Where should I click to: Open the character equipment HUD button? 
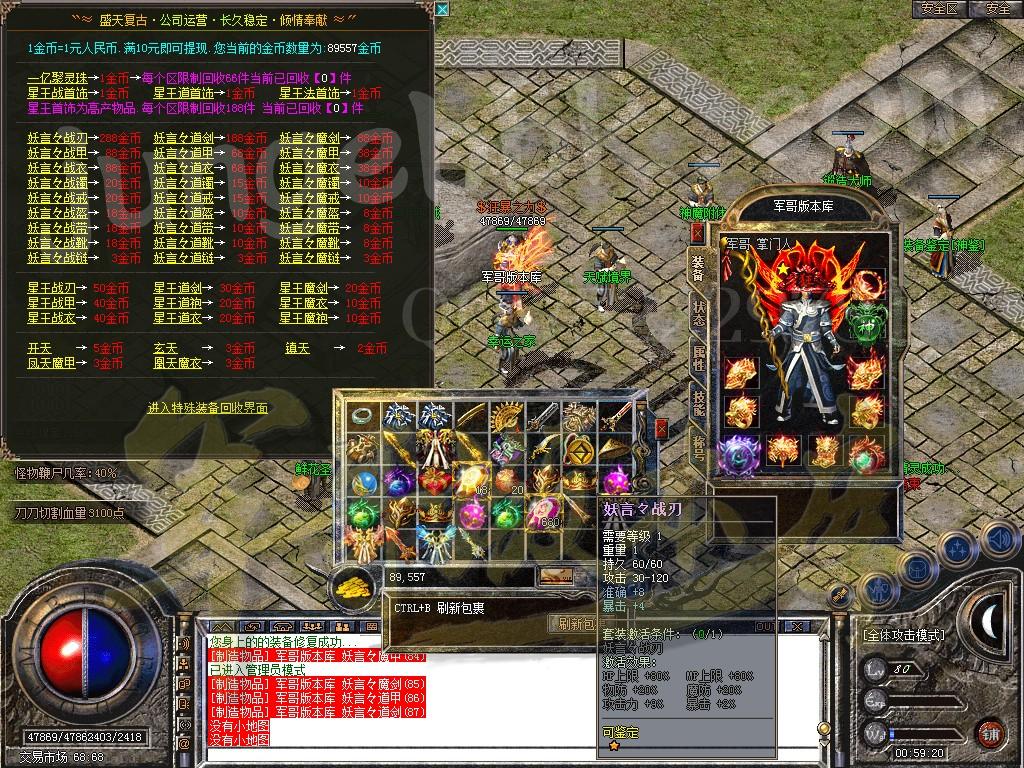point(880,588)
